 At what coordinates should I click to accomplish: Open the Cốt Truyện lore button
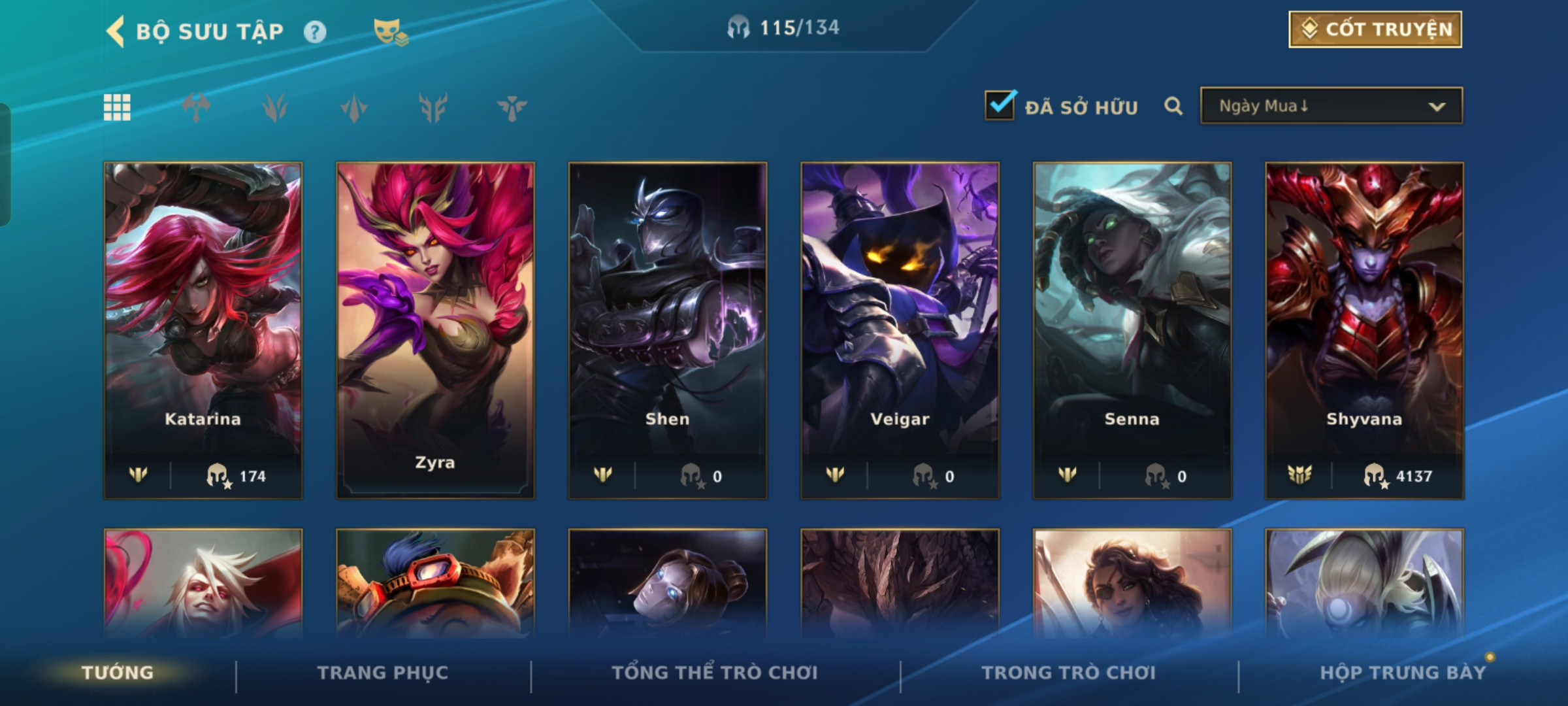(1375, 29)
